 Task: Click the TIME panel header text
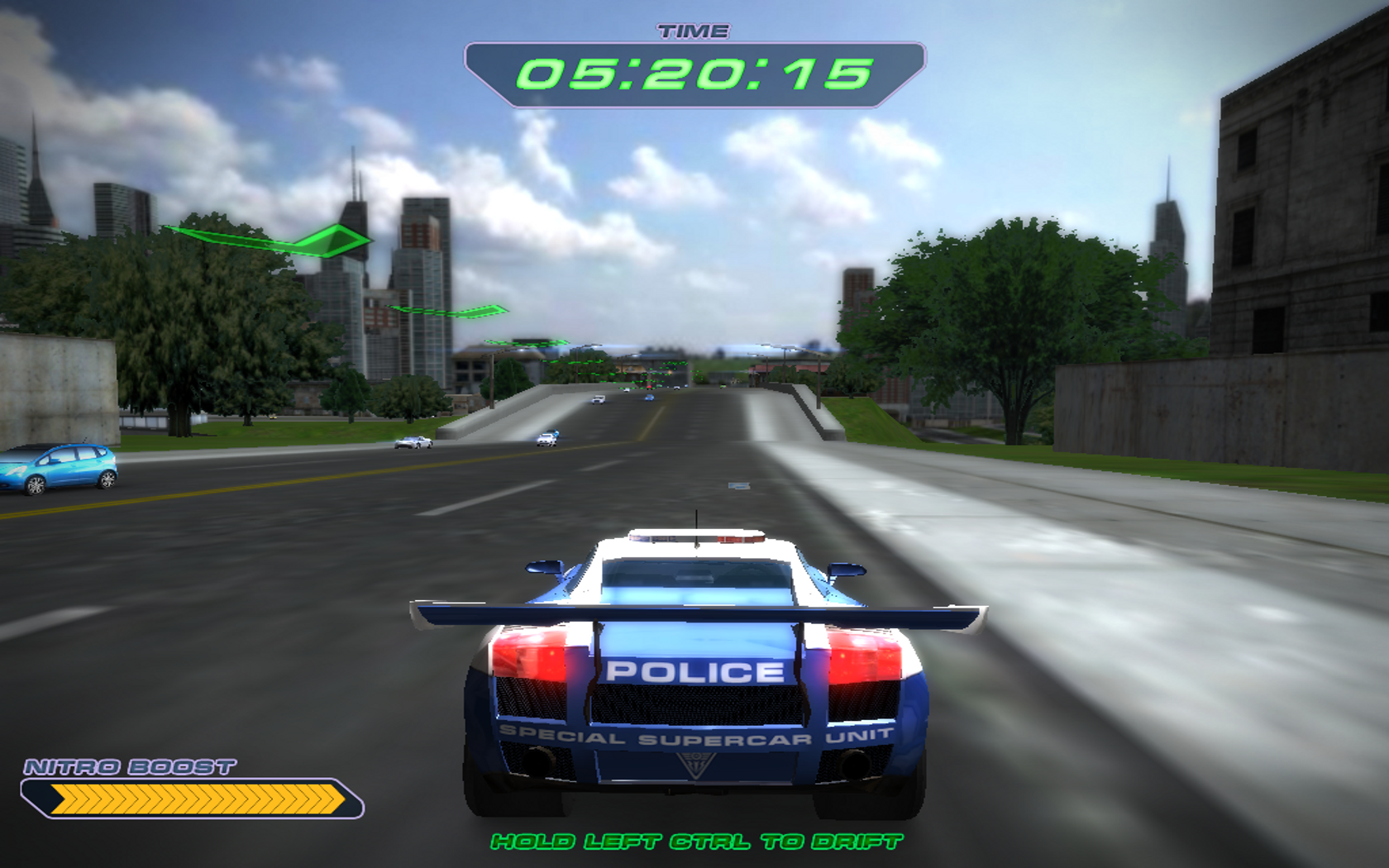coord(695,30)
